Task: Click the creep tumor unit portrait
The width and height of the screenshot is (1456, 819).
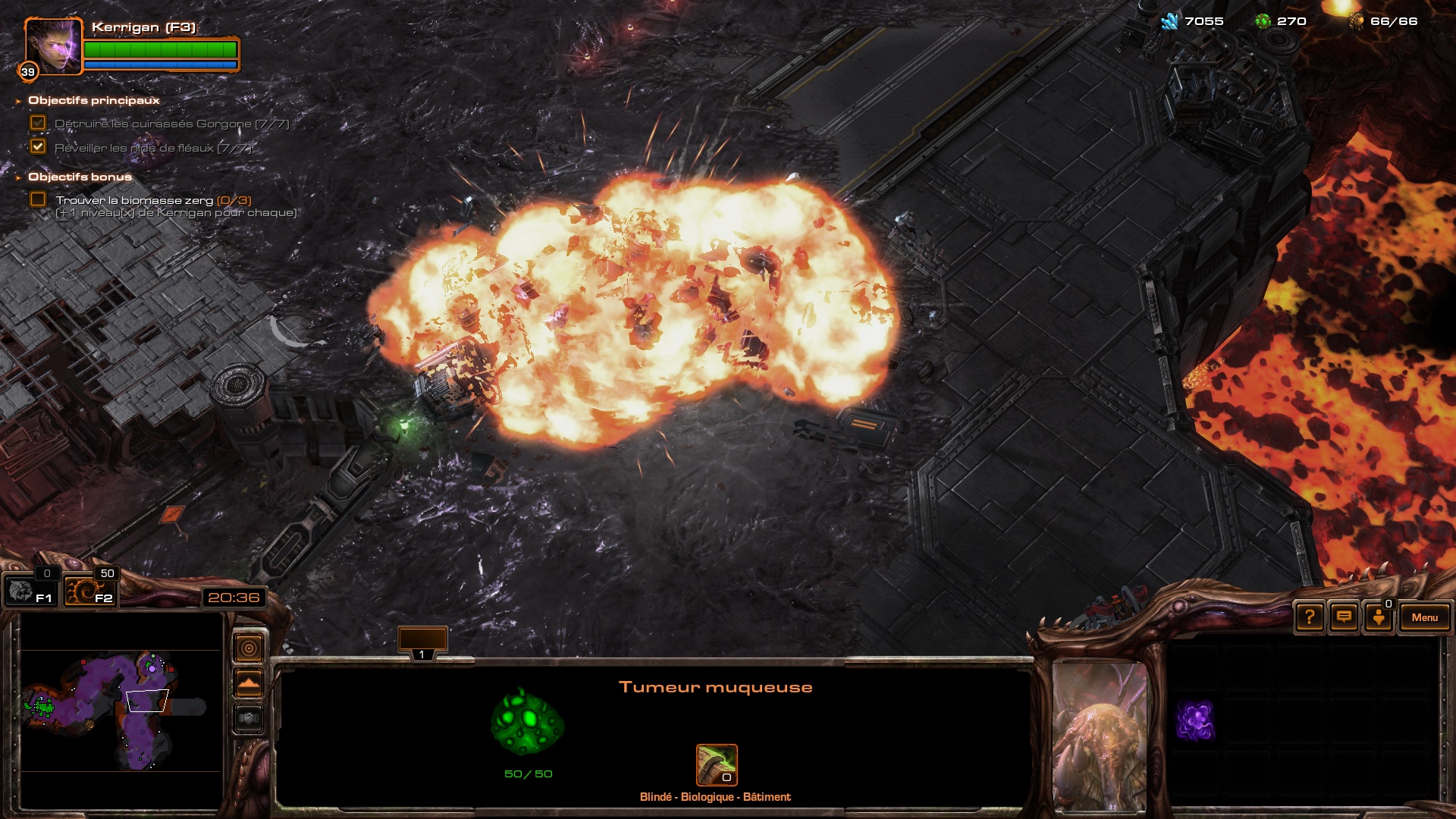Action: tap(1100, 736)
